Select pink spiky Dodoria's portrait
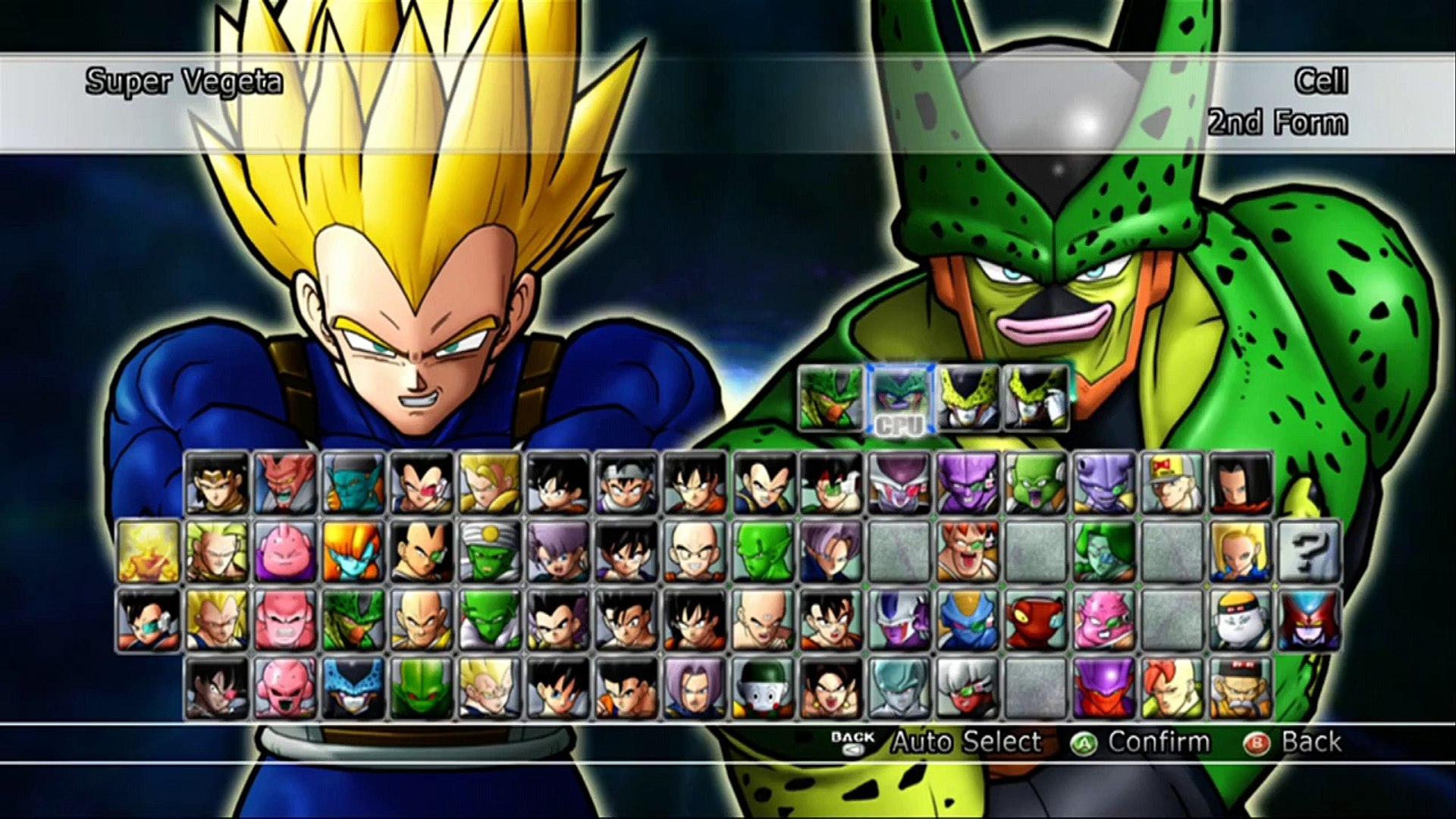1456x819 pixels. click(1104, 620)
